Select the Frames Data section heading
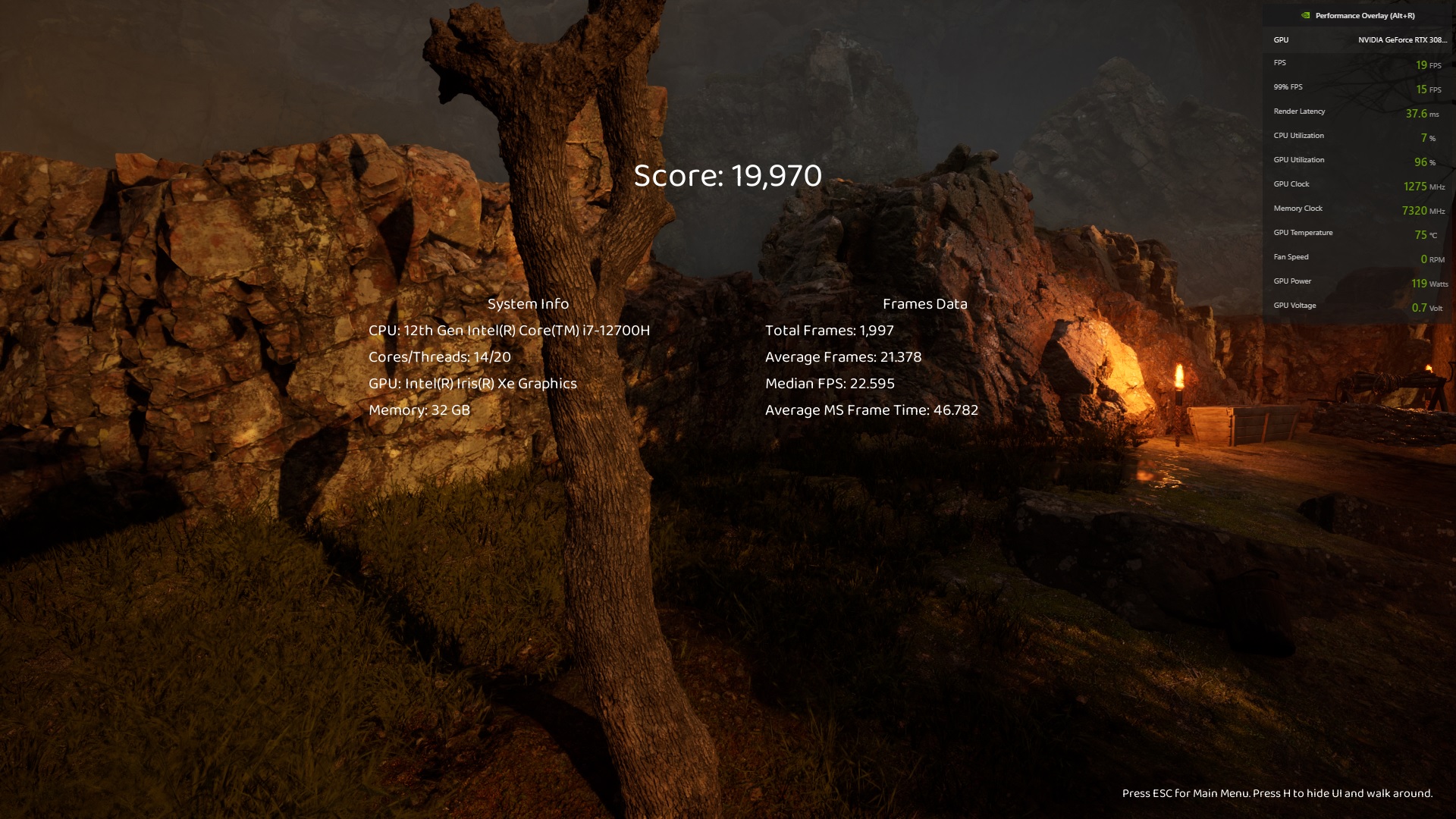 926,303
